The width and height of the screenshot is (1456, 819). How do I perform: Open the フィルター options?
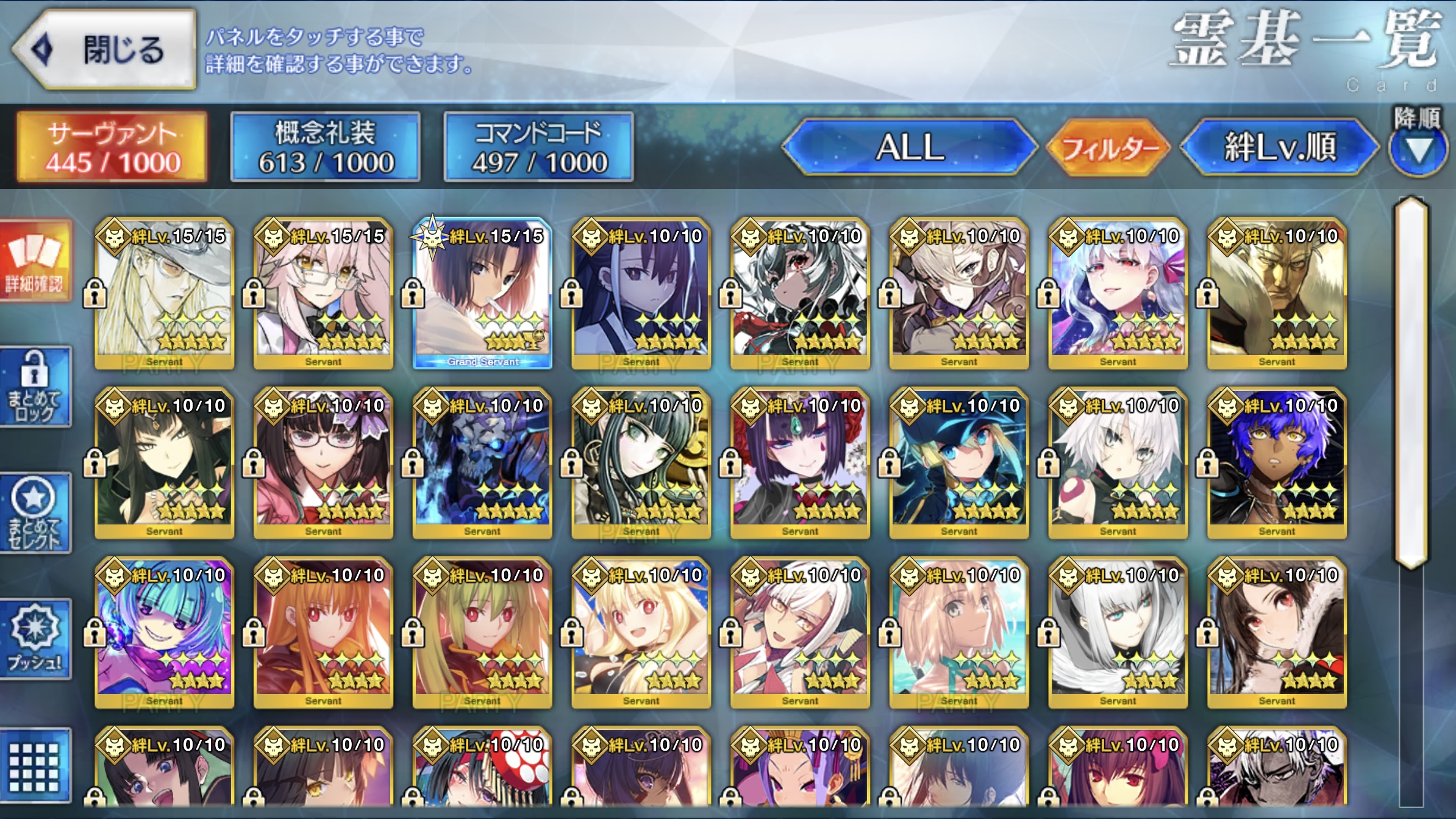pos(1108,147)
